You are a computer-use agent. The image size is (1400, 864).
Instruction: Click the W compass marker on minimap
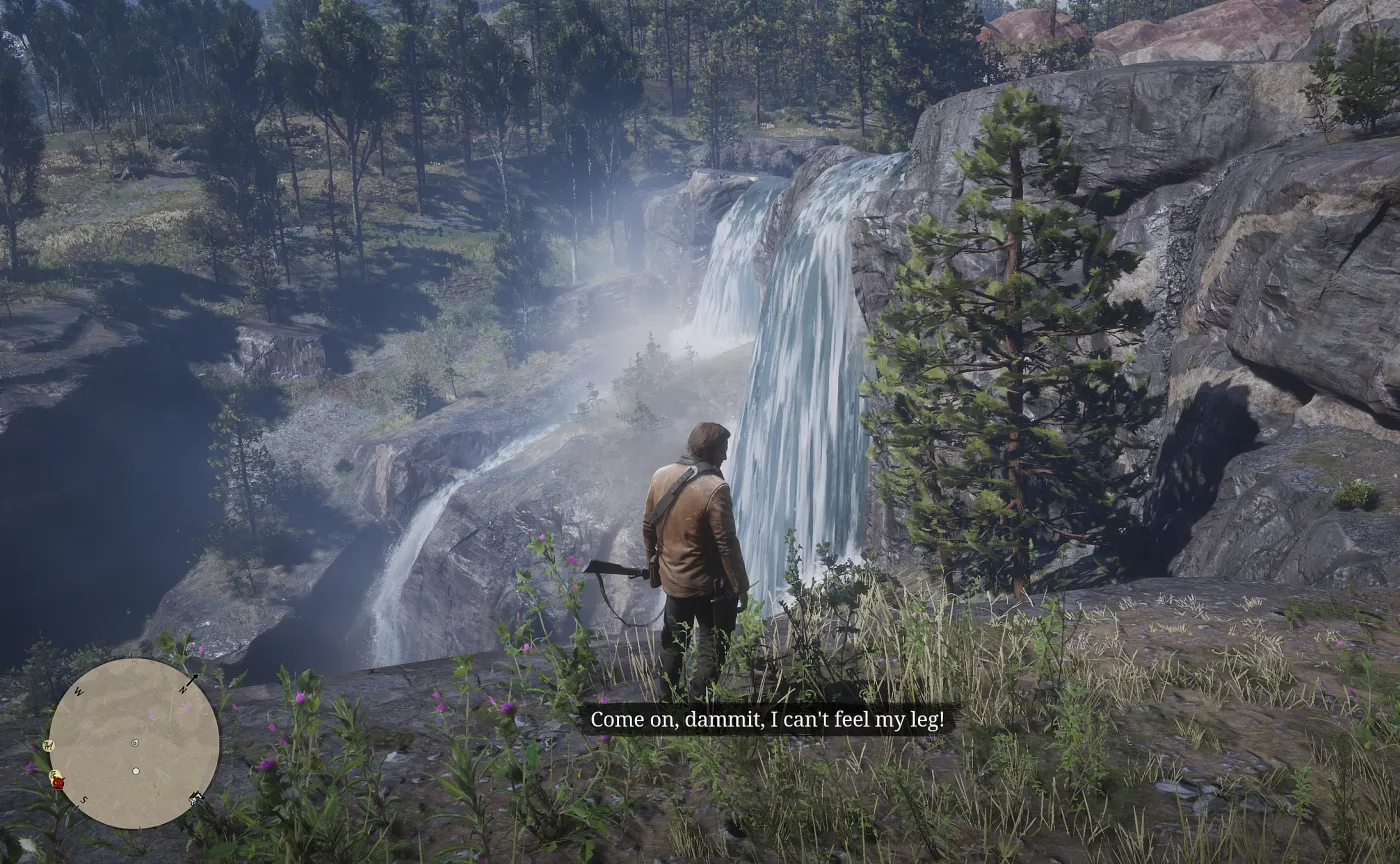click(x=79, y=690)
